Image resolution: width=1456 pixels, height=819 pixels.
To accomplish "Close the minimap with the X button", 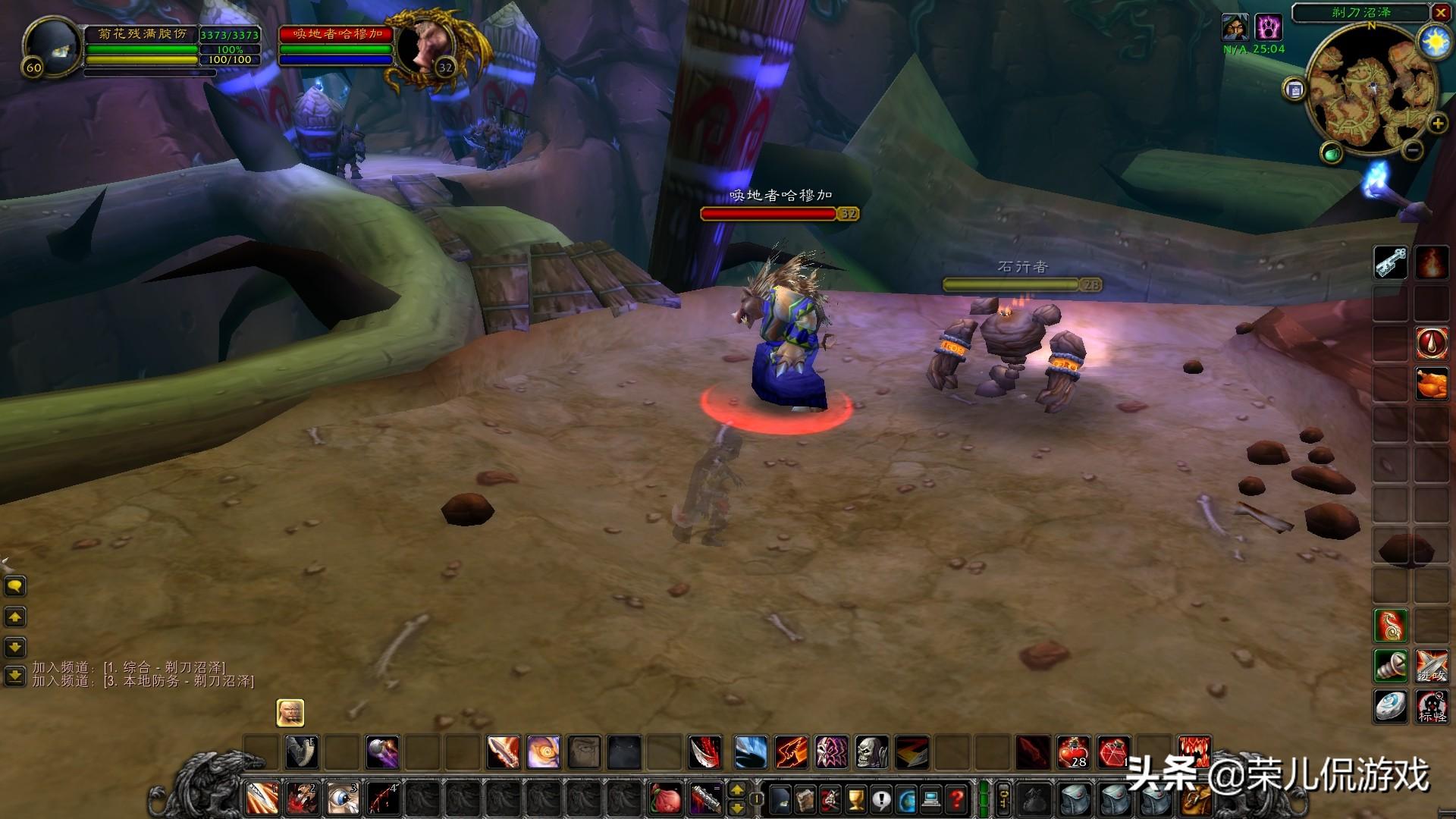I will coord(1440,13).
